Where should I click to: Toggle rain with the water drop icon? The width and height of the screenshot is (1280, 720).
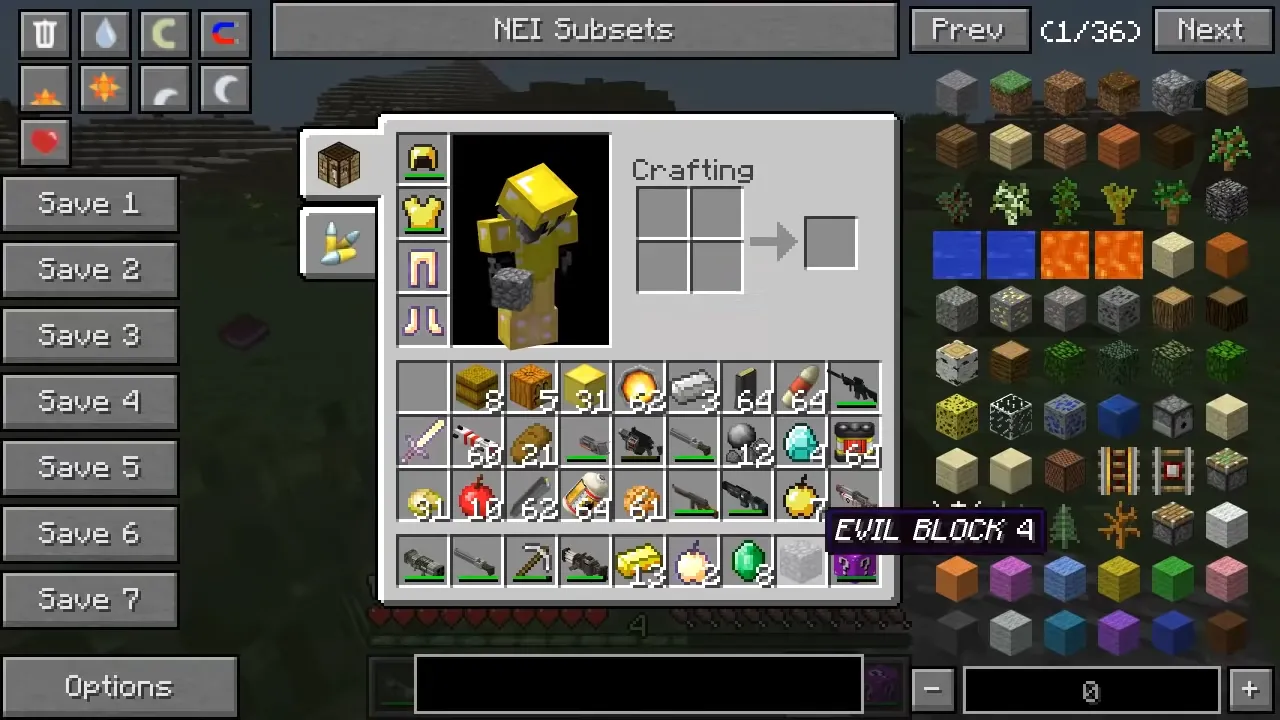coord(105,33)
